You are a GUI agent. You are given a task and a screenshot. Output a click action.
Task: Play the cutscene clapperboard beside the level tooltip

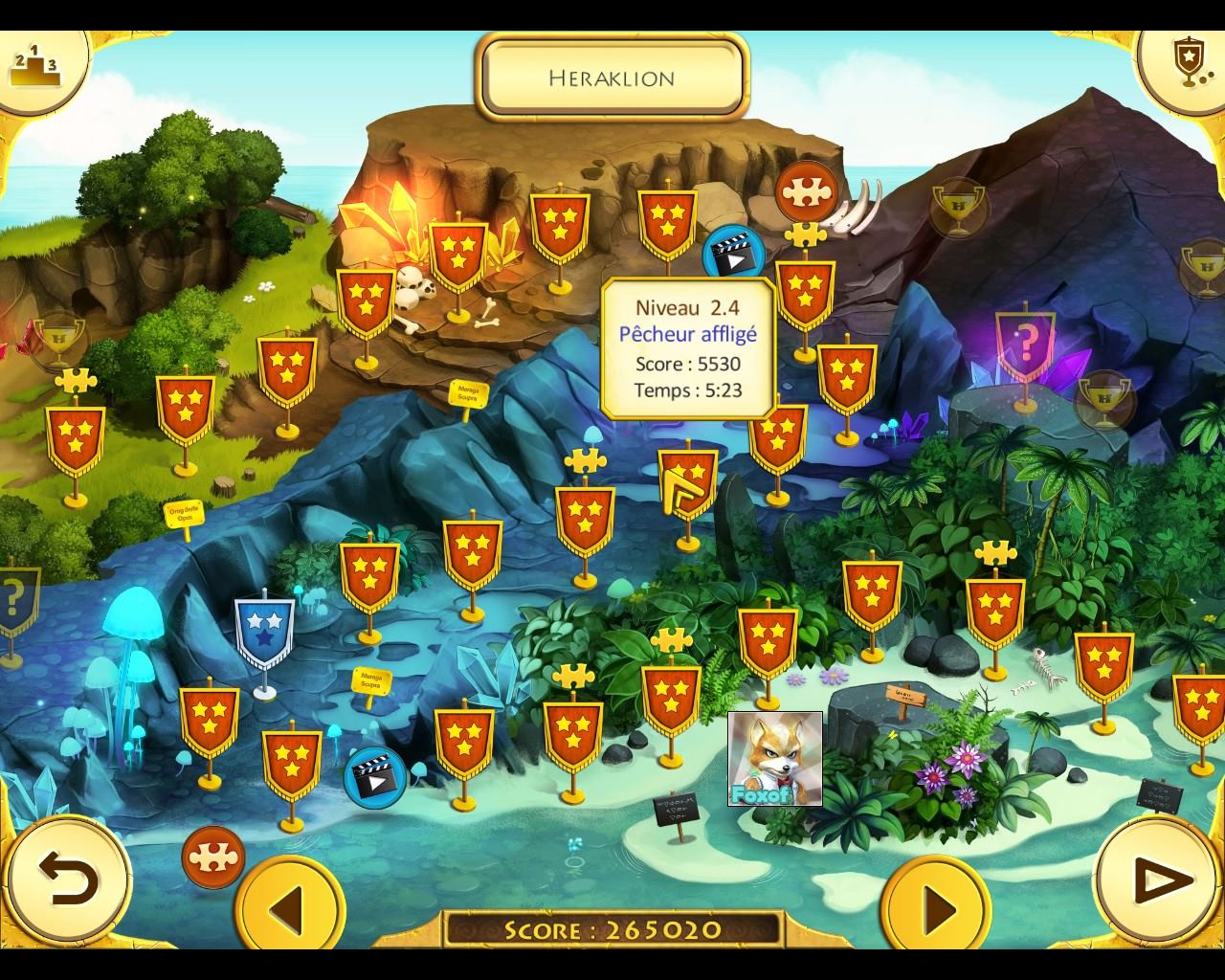(x=732, y=256)
